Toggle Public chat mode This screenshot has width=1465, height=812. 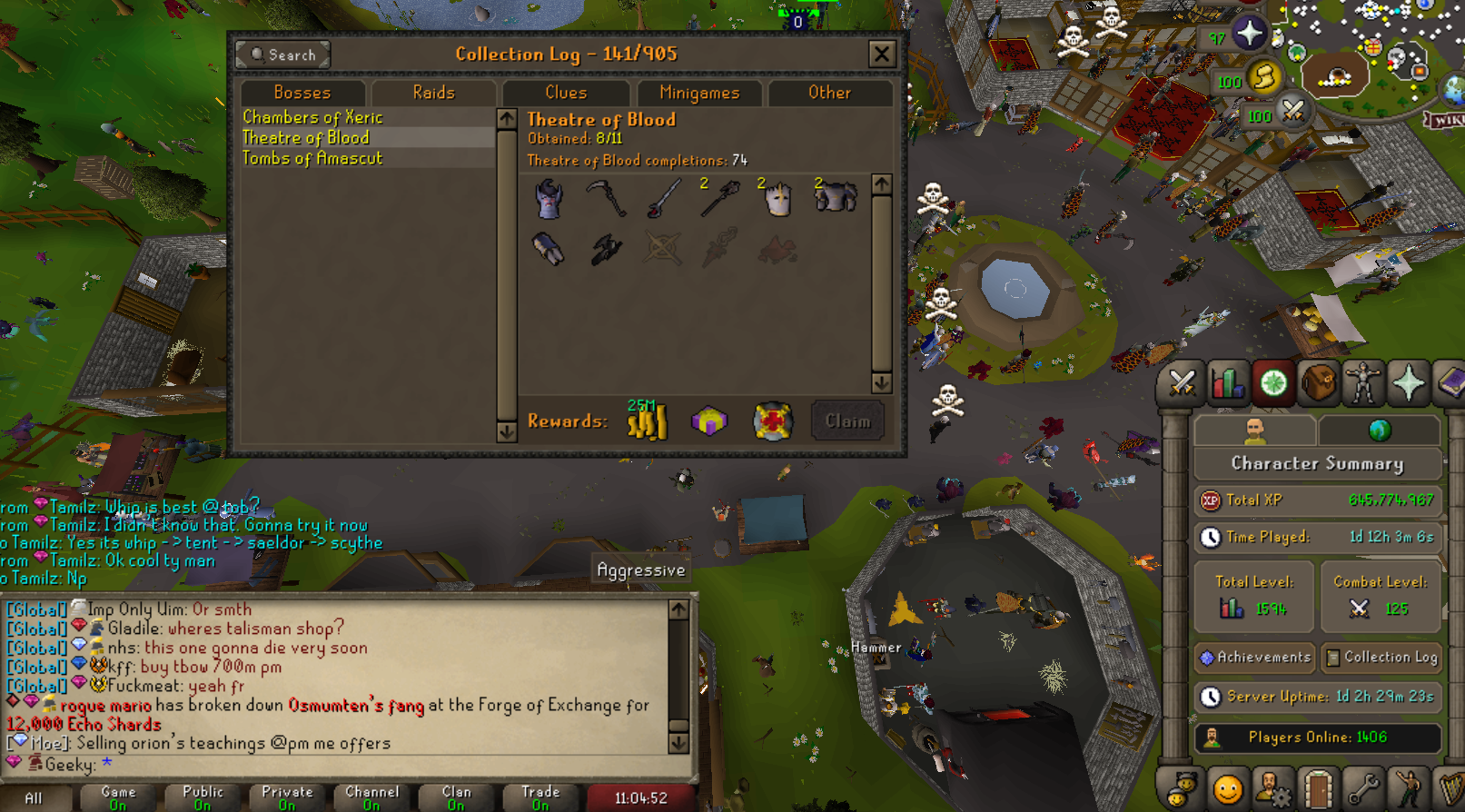201,795
